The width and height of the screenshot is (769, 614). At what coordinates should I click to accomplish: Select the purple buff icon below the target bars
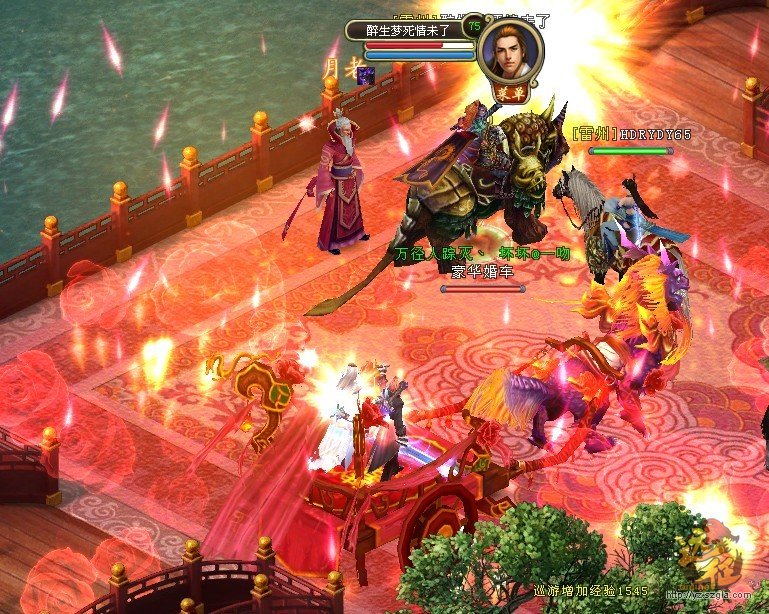[x=367, y=75]
